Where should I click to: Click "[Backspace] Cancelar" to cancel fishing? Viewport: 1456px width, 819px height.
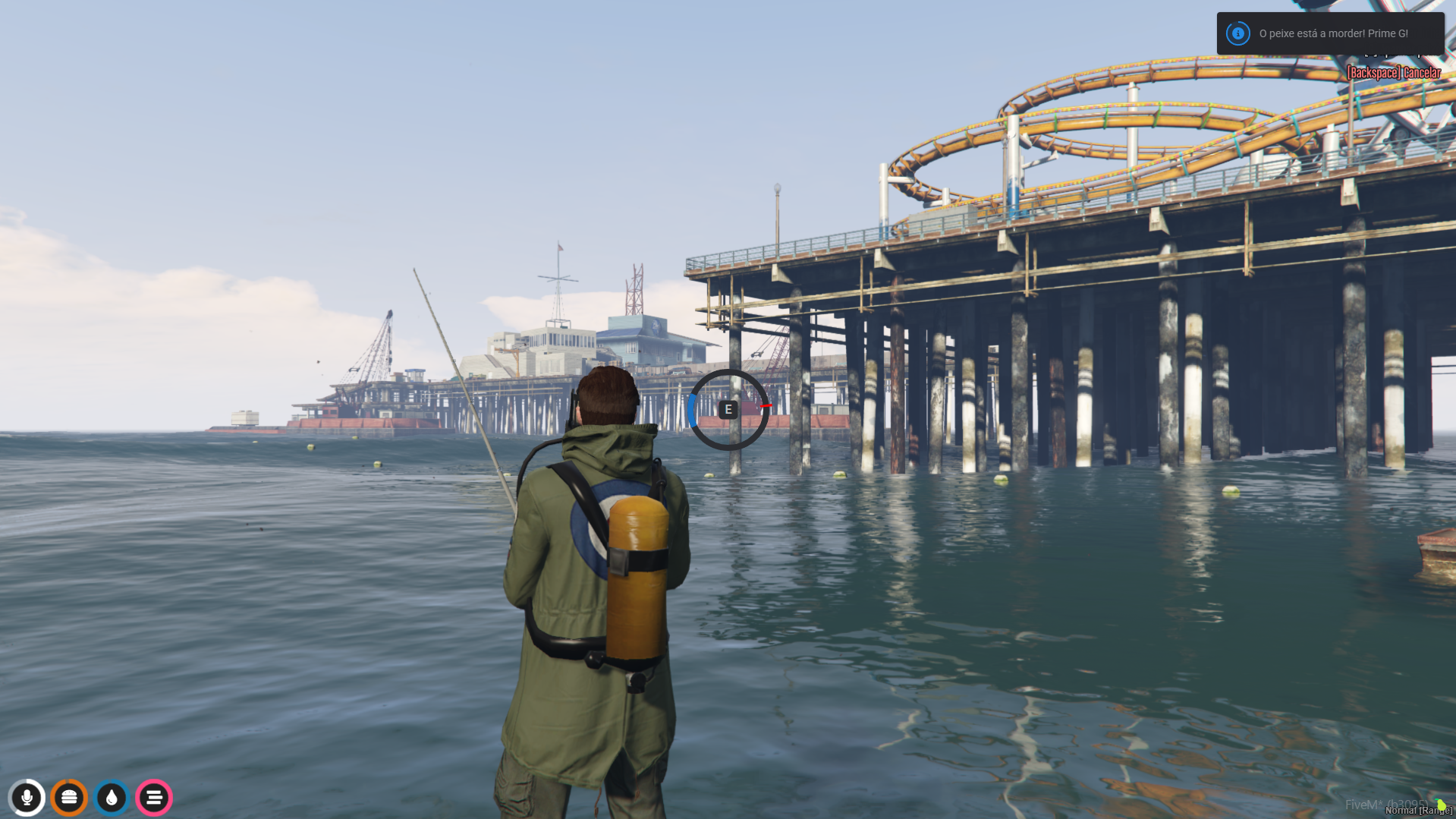tap(1393, 71)
